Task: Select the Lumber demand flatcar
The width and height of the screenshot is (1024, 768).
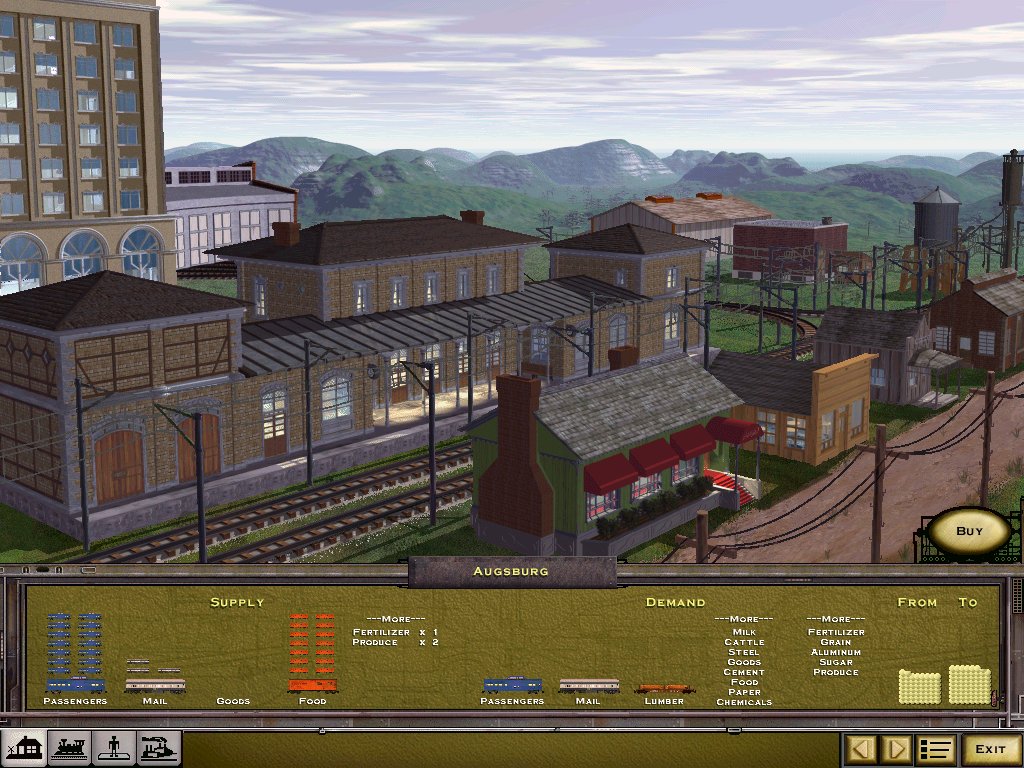Action: (664, 688)
